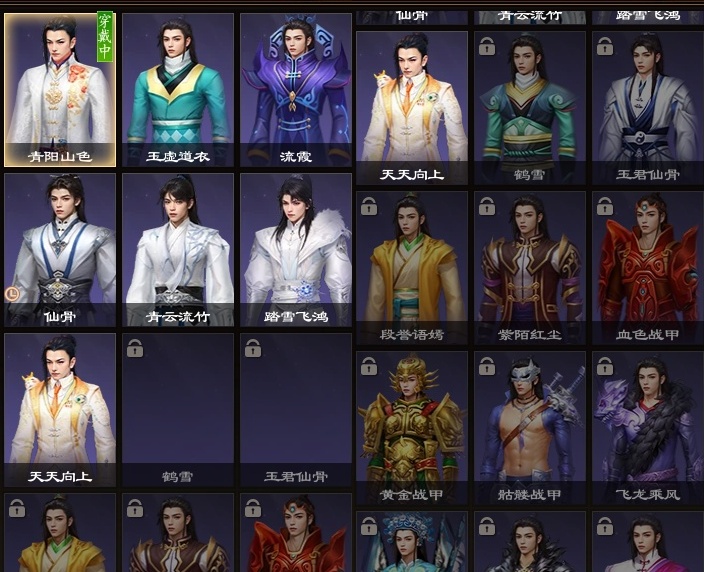Select the 仙骨 costume with clock icon
The image size is (704, 572).
tap(60, 250)
